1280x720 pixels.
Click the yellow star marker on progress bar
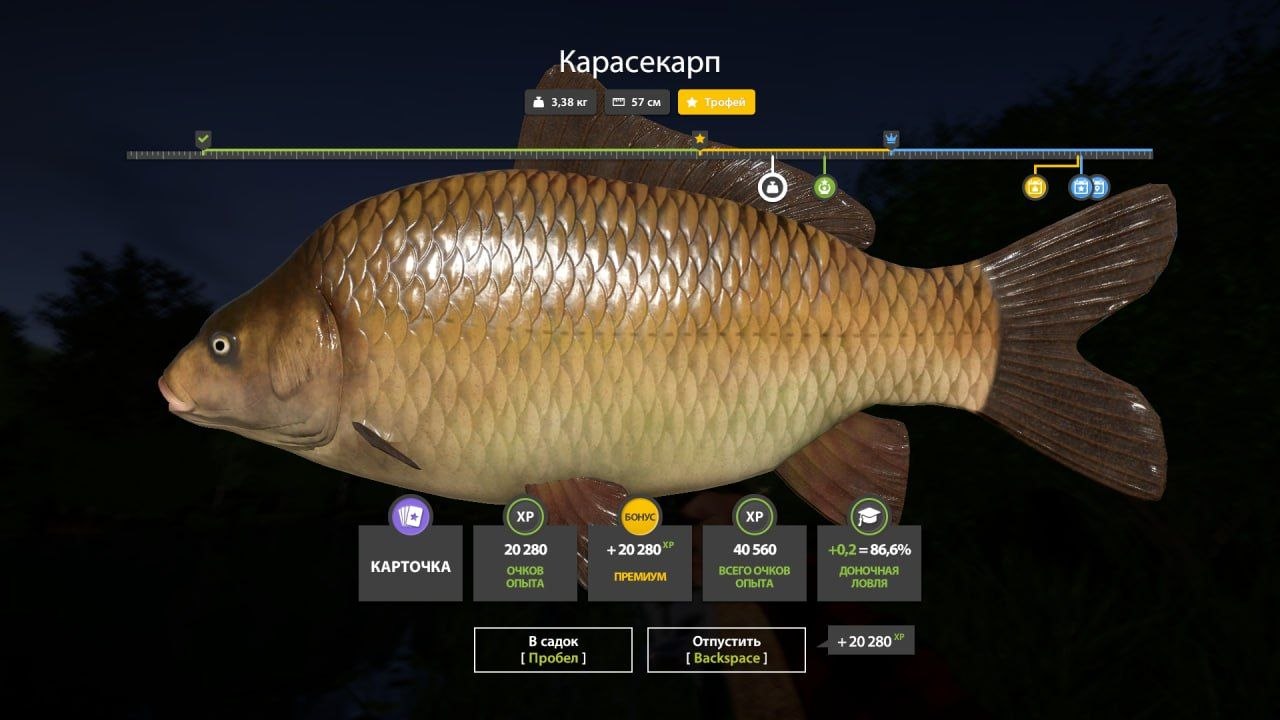click(700, 137)
